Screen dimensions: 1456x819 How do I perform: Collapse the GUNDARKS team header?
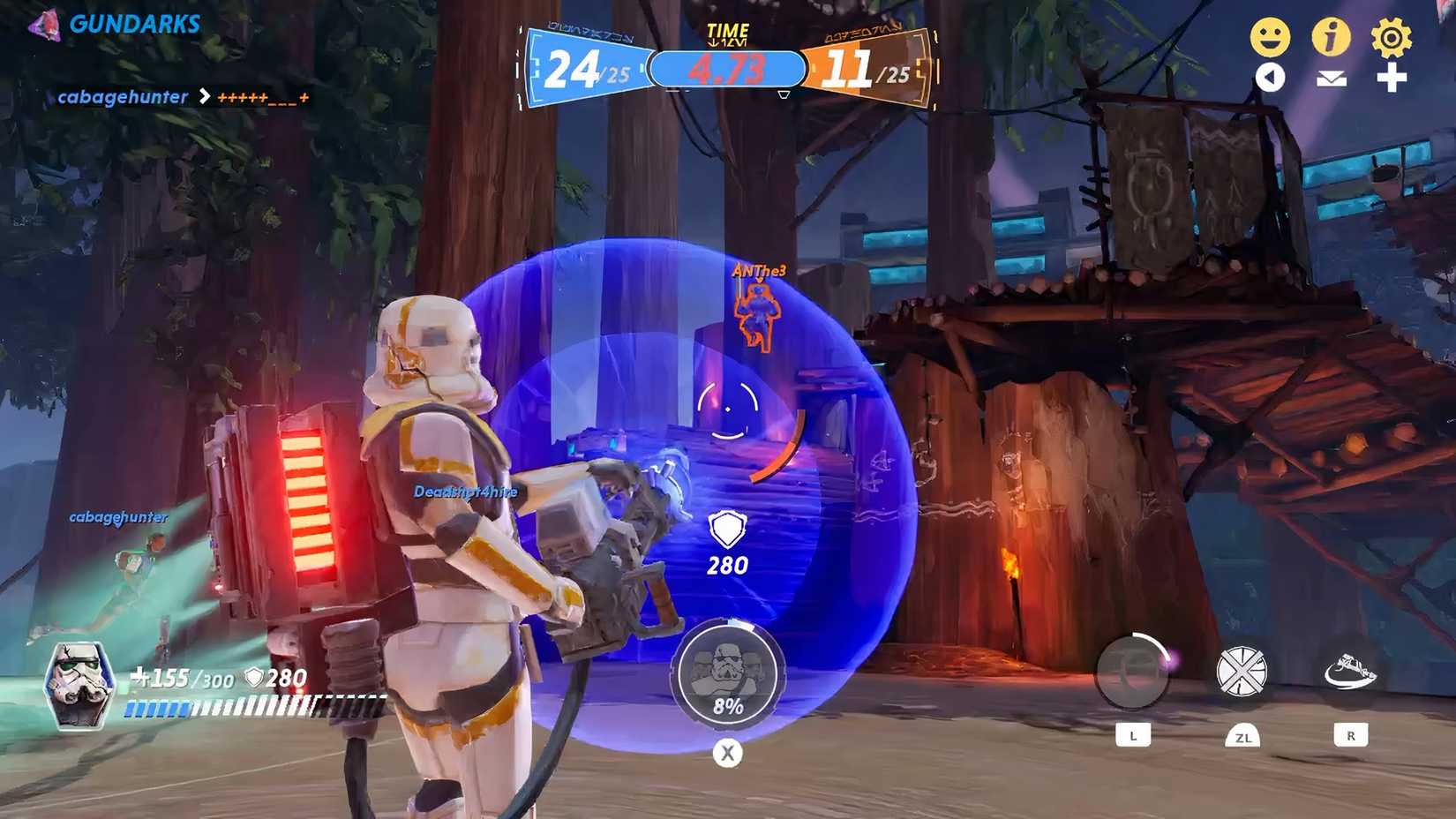tap(134, 24)
